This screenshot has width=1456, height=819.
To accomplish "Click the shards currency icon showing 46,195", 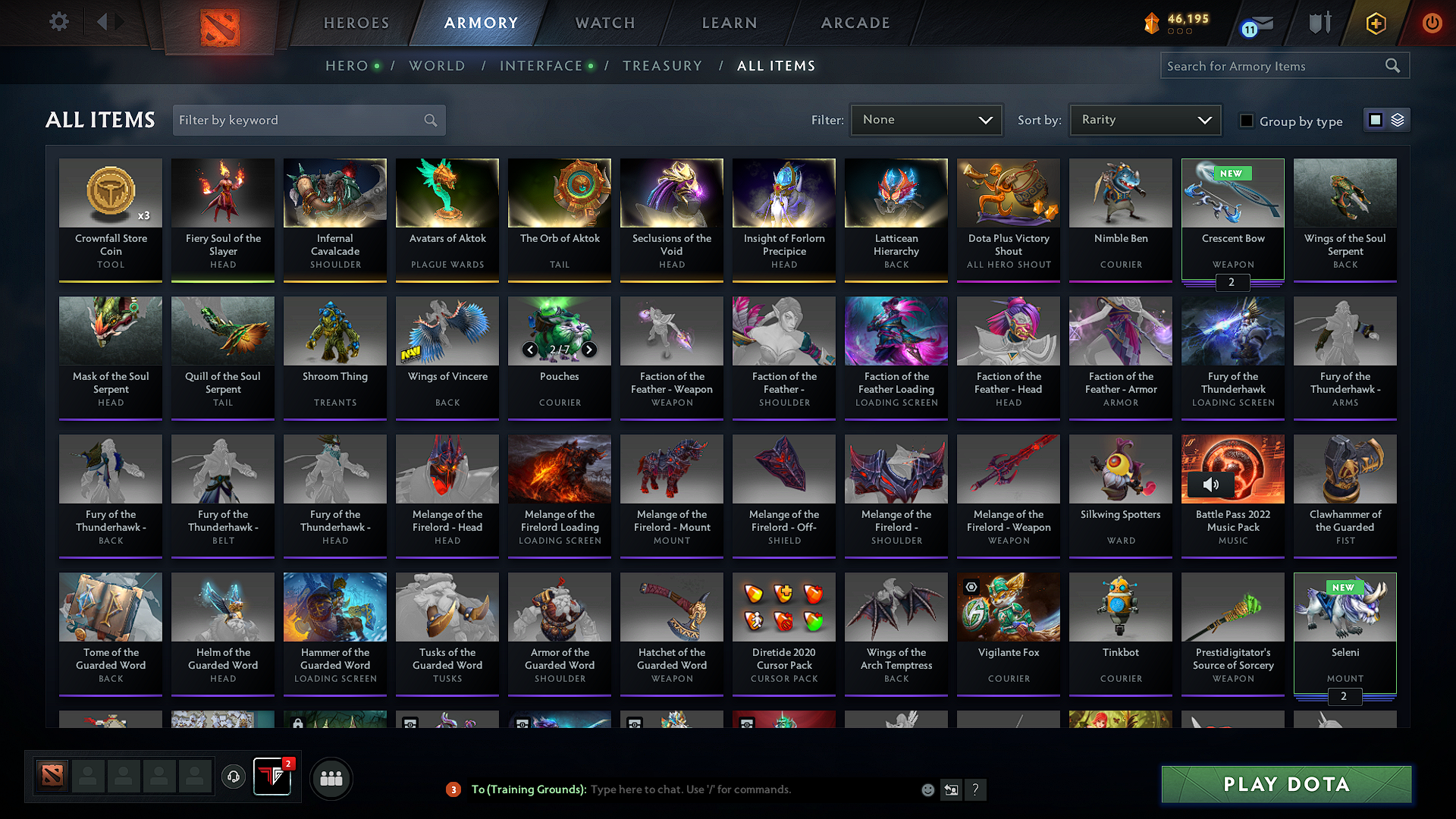I will point(1150,24).
